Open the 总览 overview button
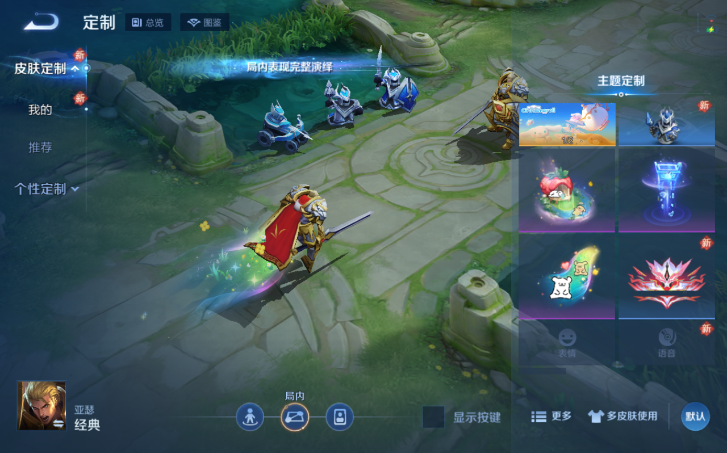The image size is (727, 453). [149, 22]
